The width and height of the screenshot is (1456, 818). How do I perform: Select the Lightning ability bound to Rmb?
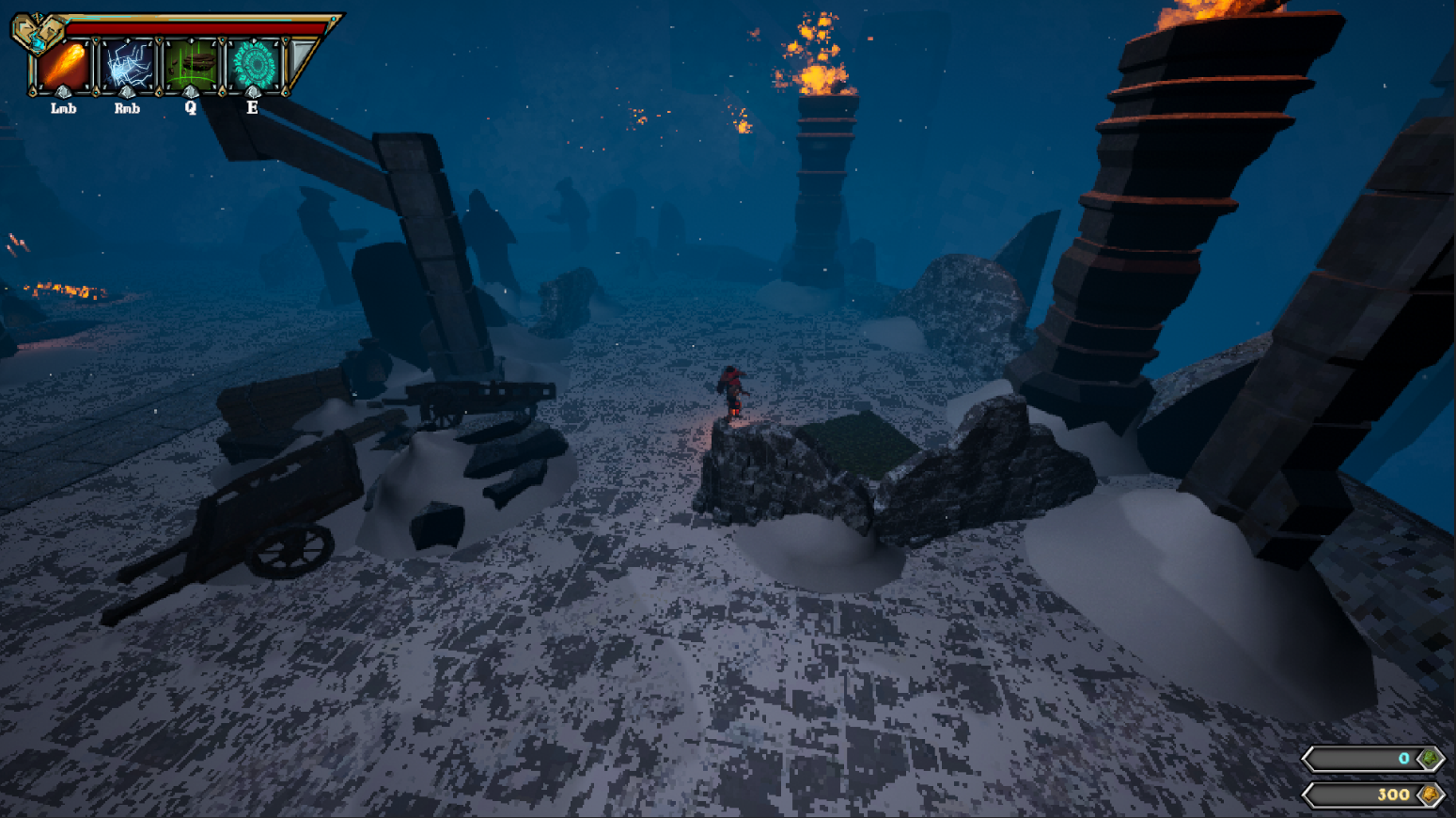click(x=127, y=64)
